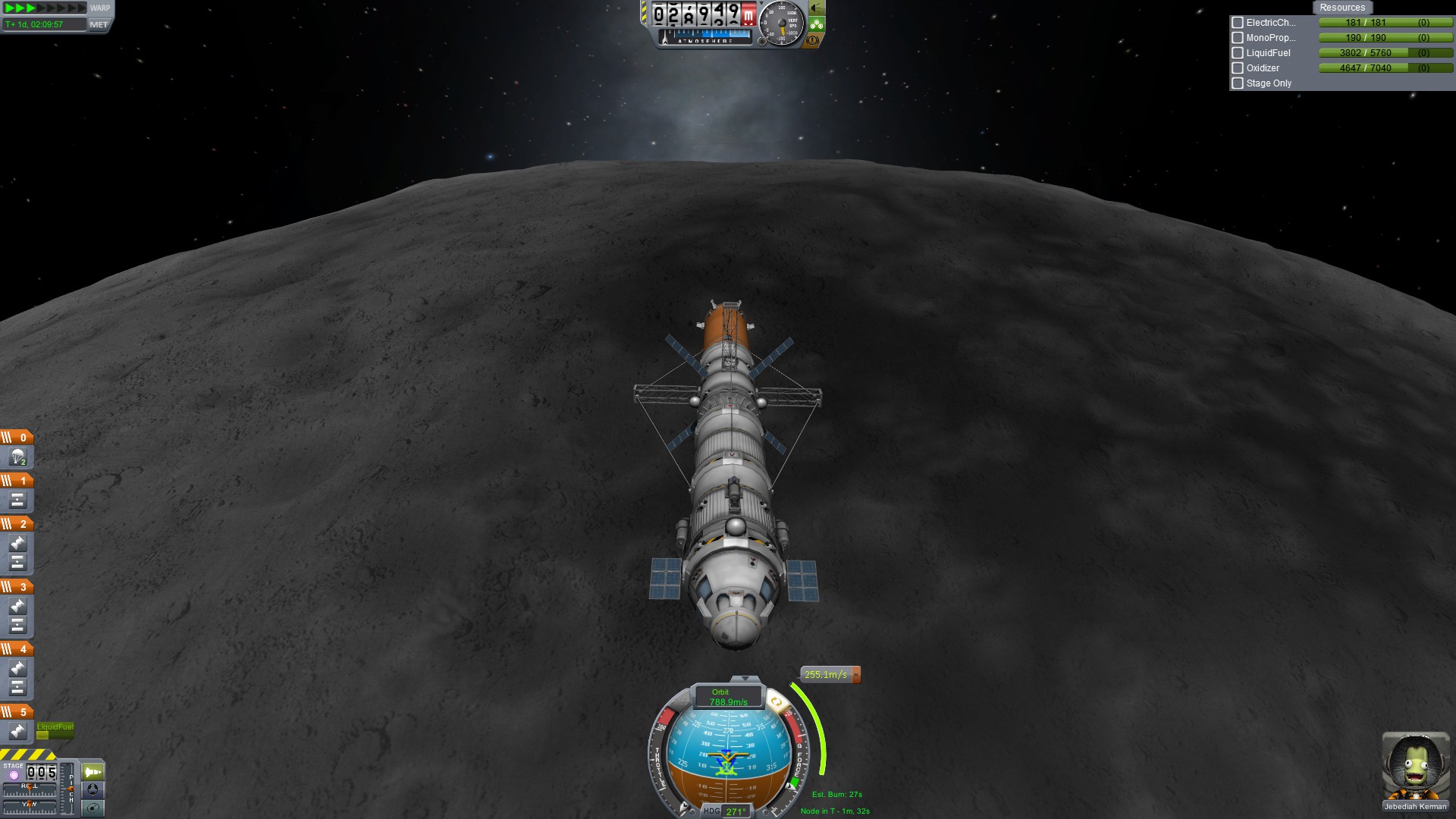Toggle the lights action button
1456x819 pixels.
pos(817,8)
